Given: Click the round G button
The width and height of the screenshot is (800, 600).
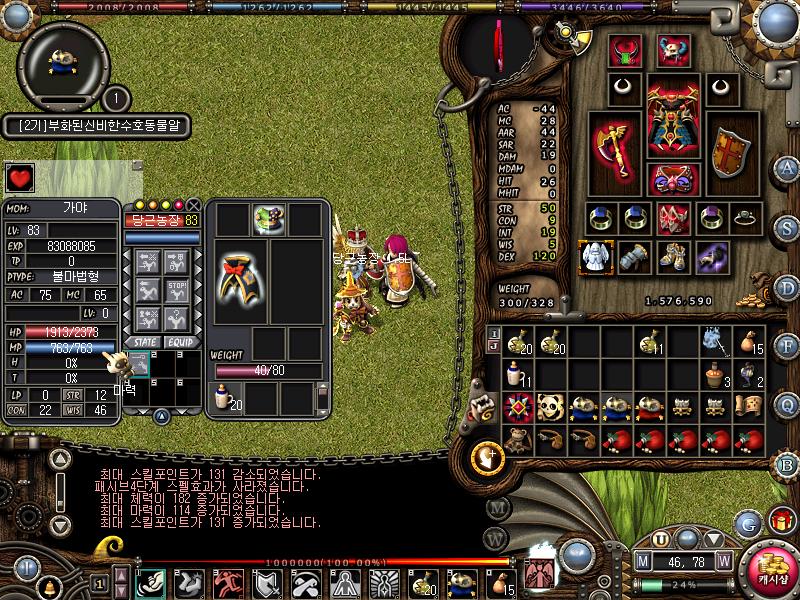Looking at the screenshot, I should tap(747, 522).
